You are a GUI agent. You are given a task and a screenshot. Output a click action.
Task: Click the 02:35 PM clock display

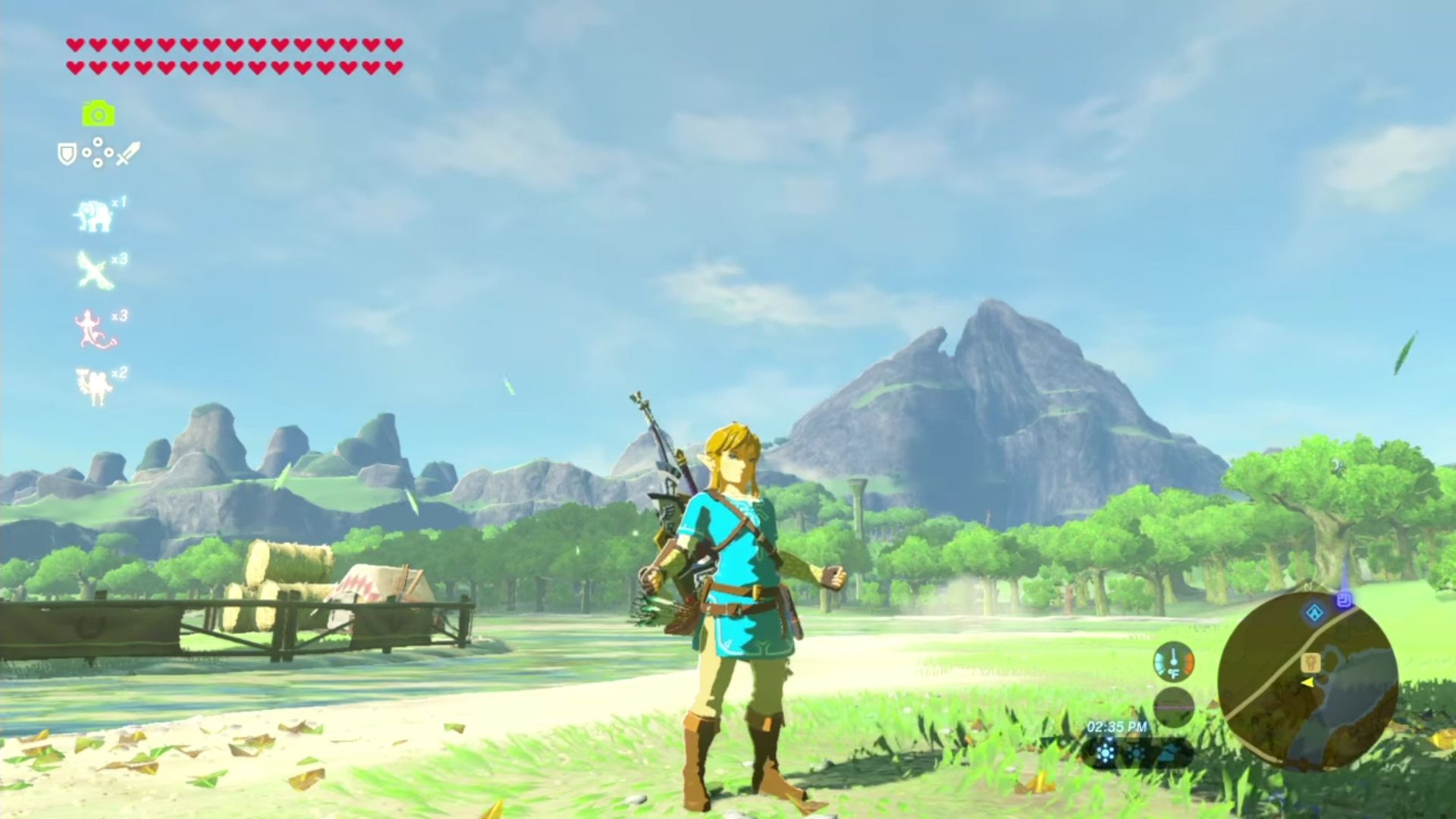[1116, 726]
